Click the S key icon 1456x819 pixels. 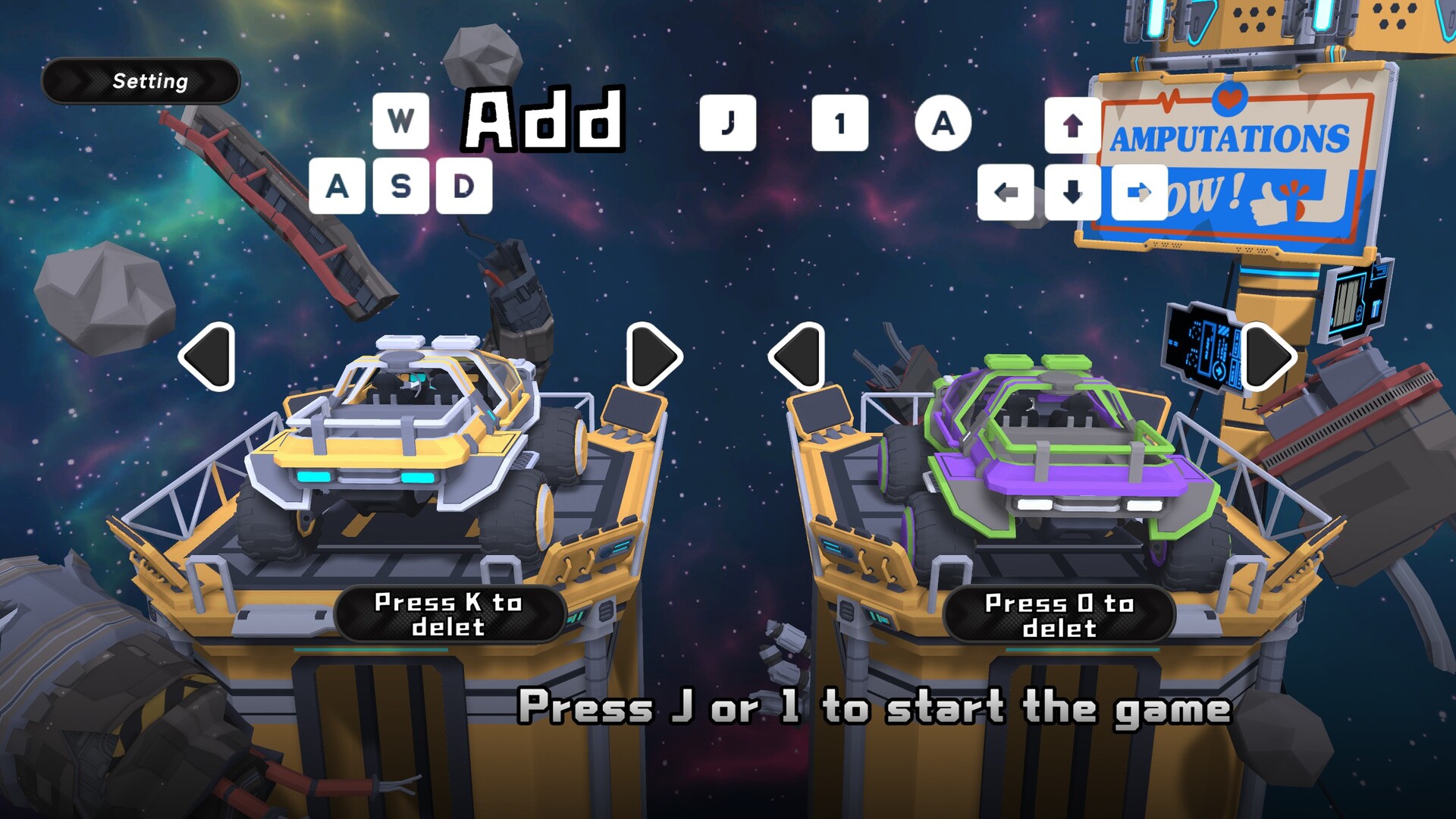403,184
